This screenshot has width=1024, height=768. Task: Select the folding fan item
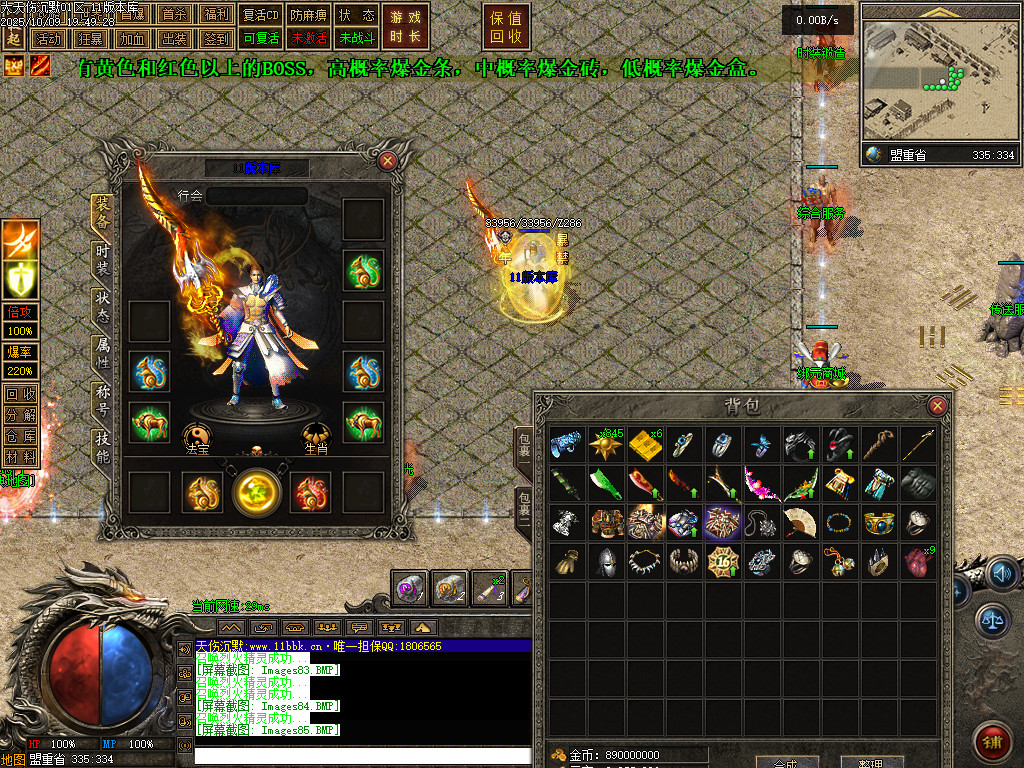tap(799, 522)
